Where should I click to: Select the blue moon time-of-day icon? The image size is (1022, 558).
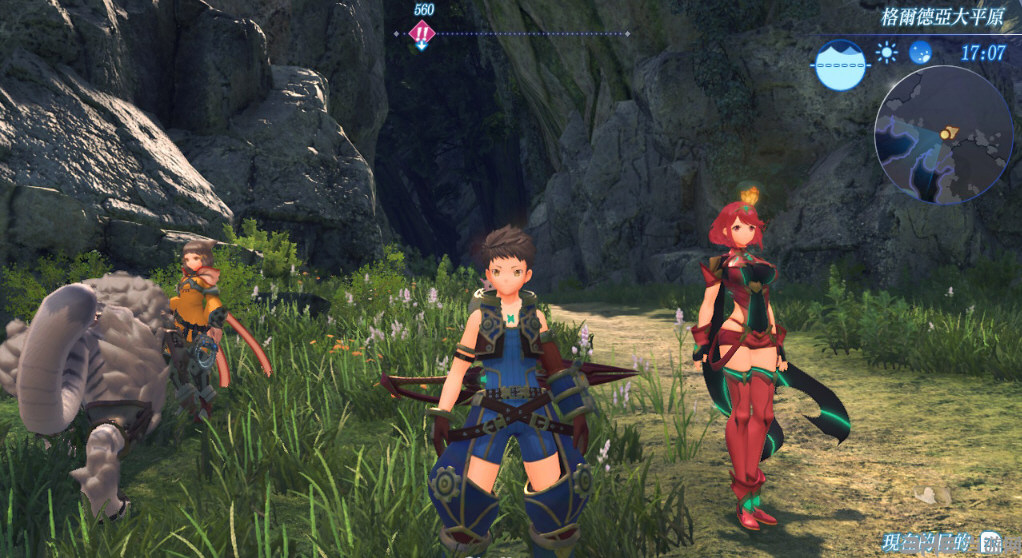point(920,52)
